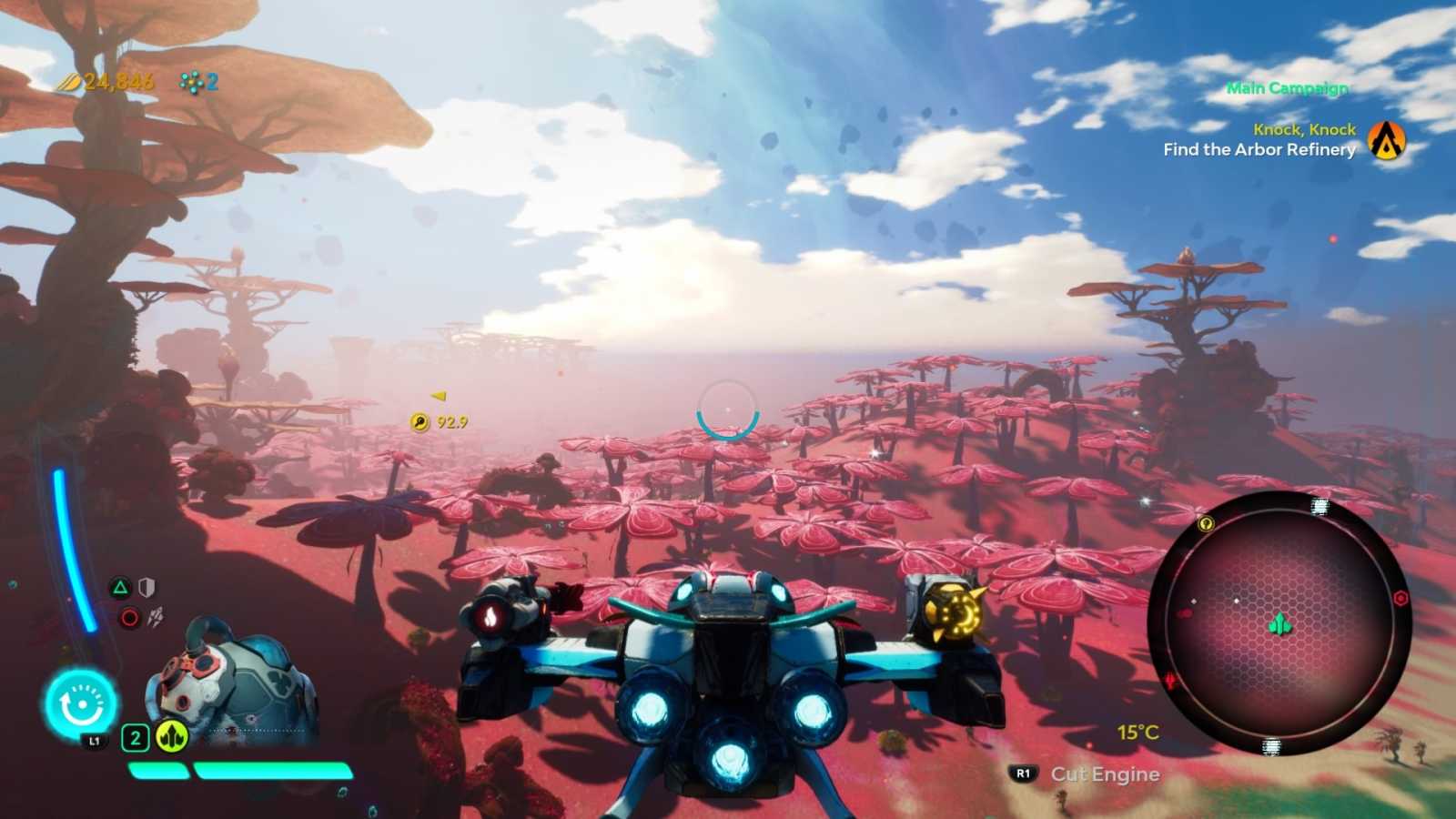Screen dimensions: 1456x819
Task: Select the claw attack icon beside the Circle prompt
Action: pyautogui.click(x=157, y=618)
